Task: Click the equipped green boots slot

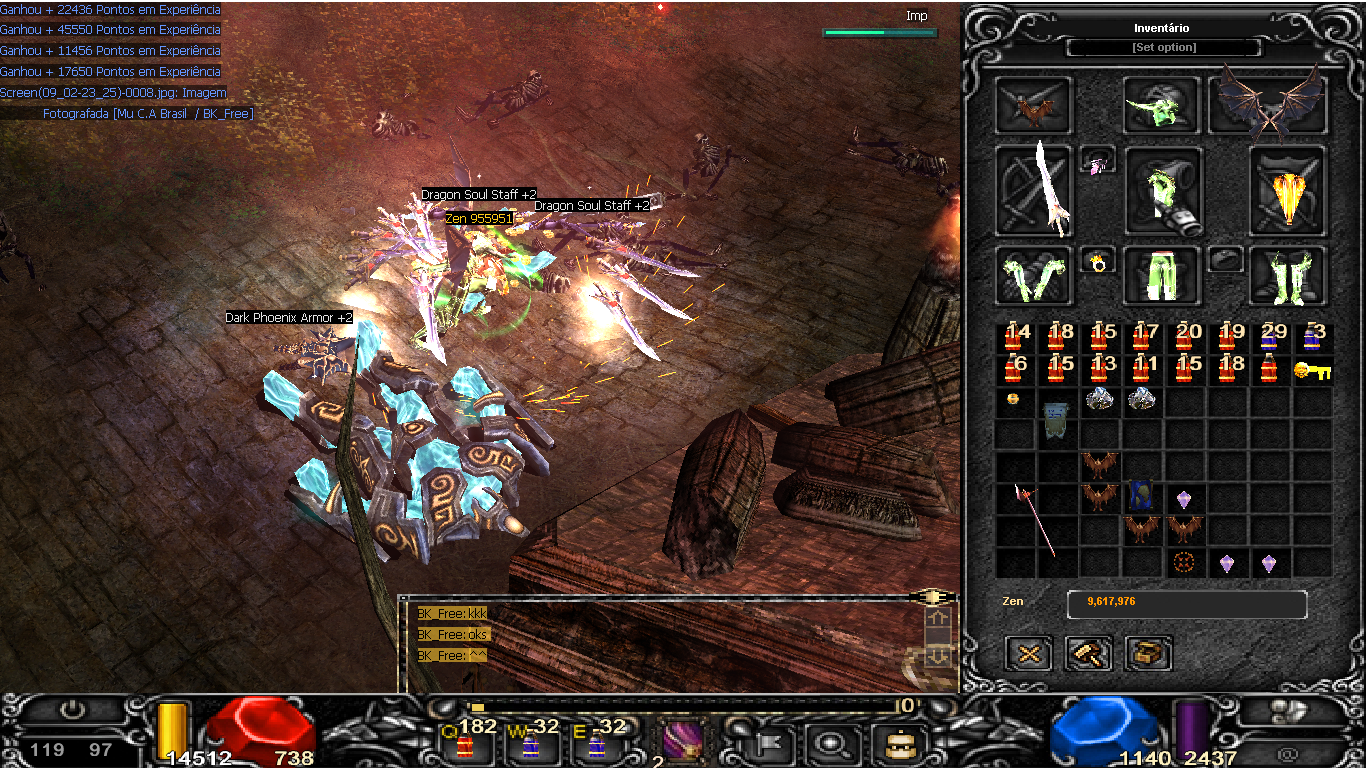Action: click(1287, 275)
